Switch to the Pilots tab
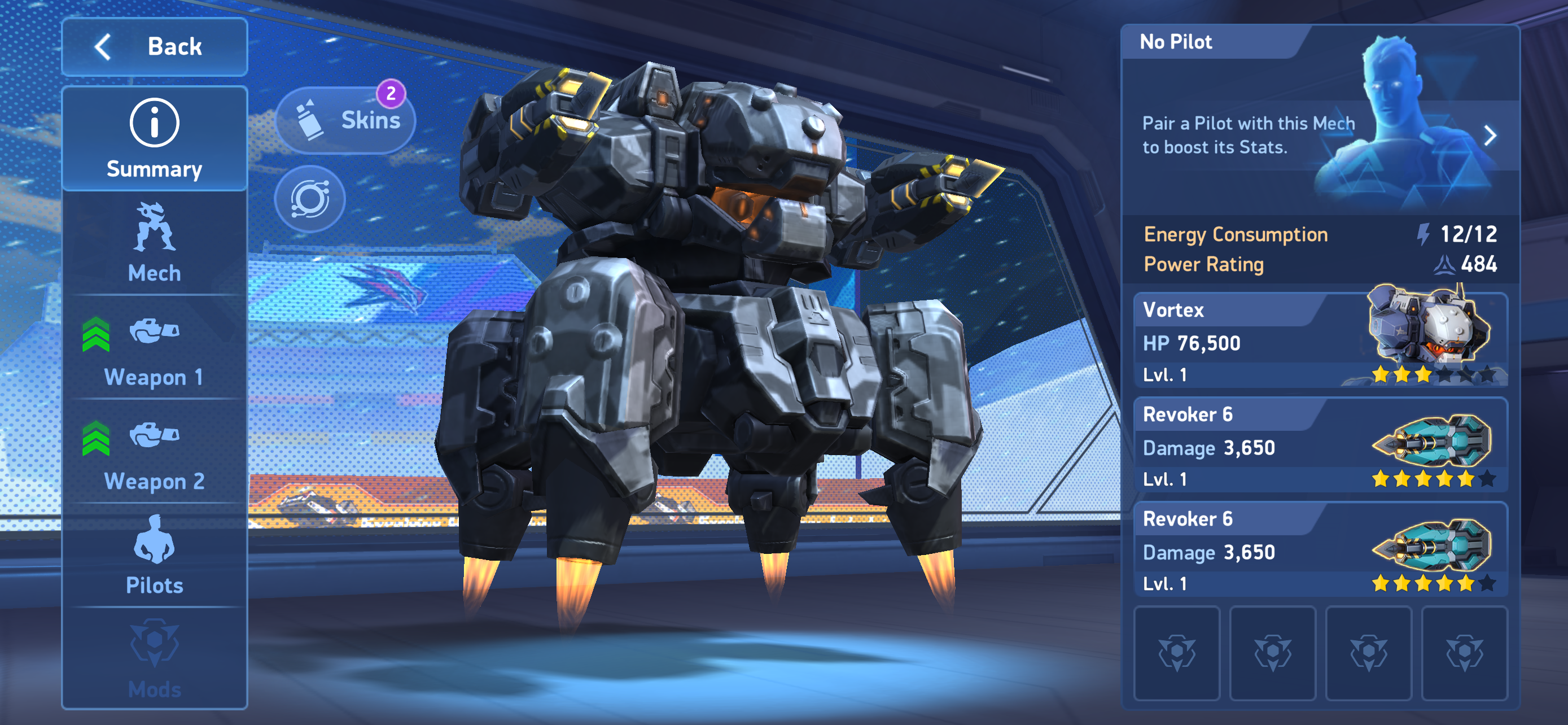Viewport: 1568px width, 725px height. coord(154,556)
